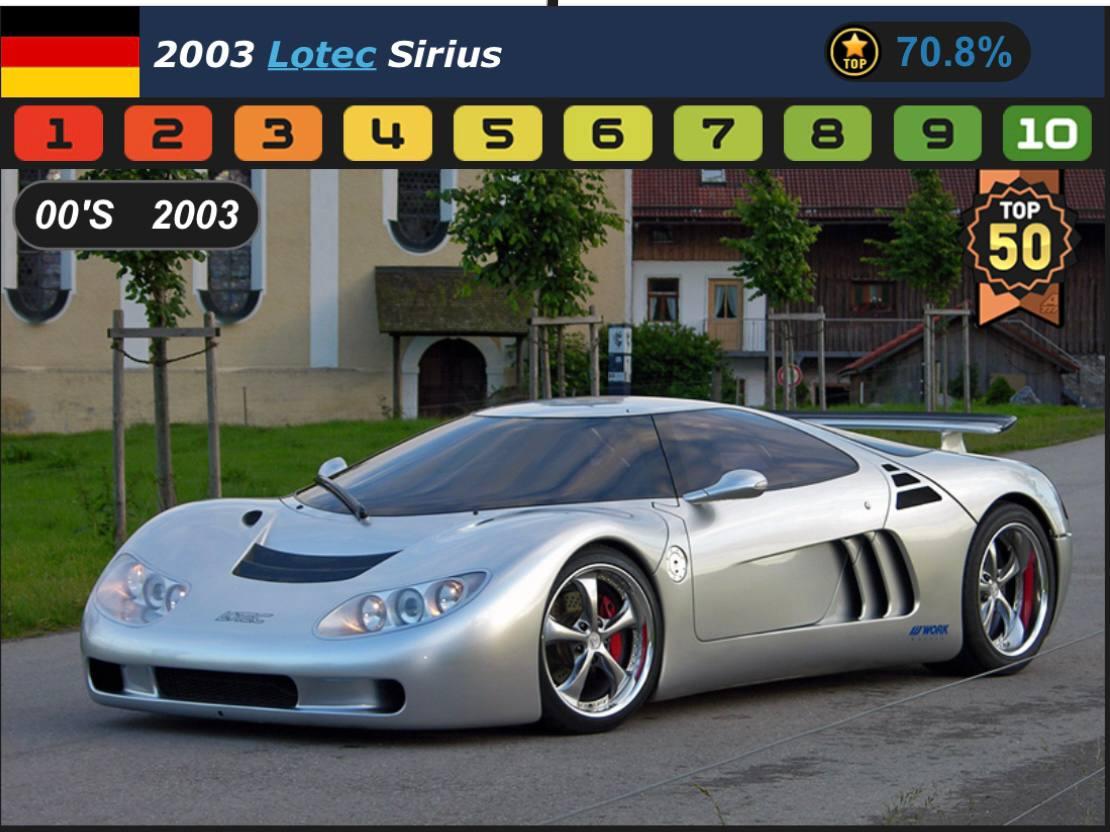The height and width of the screenshot is (832, 1110).
Task: Rate the Lotec Sirius an 8
Action: [x=828, y=134]
